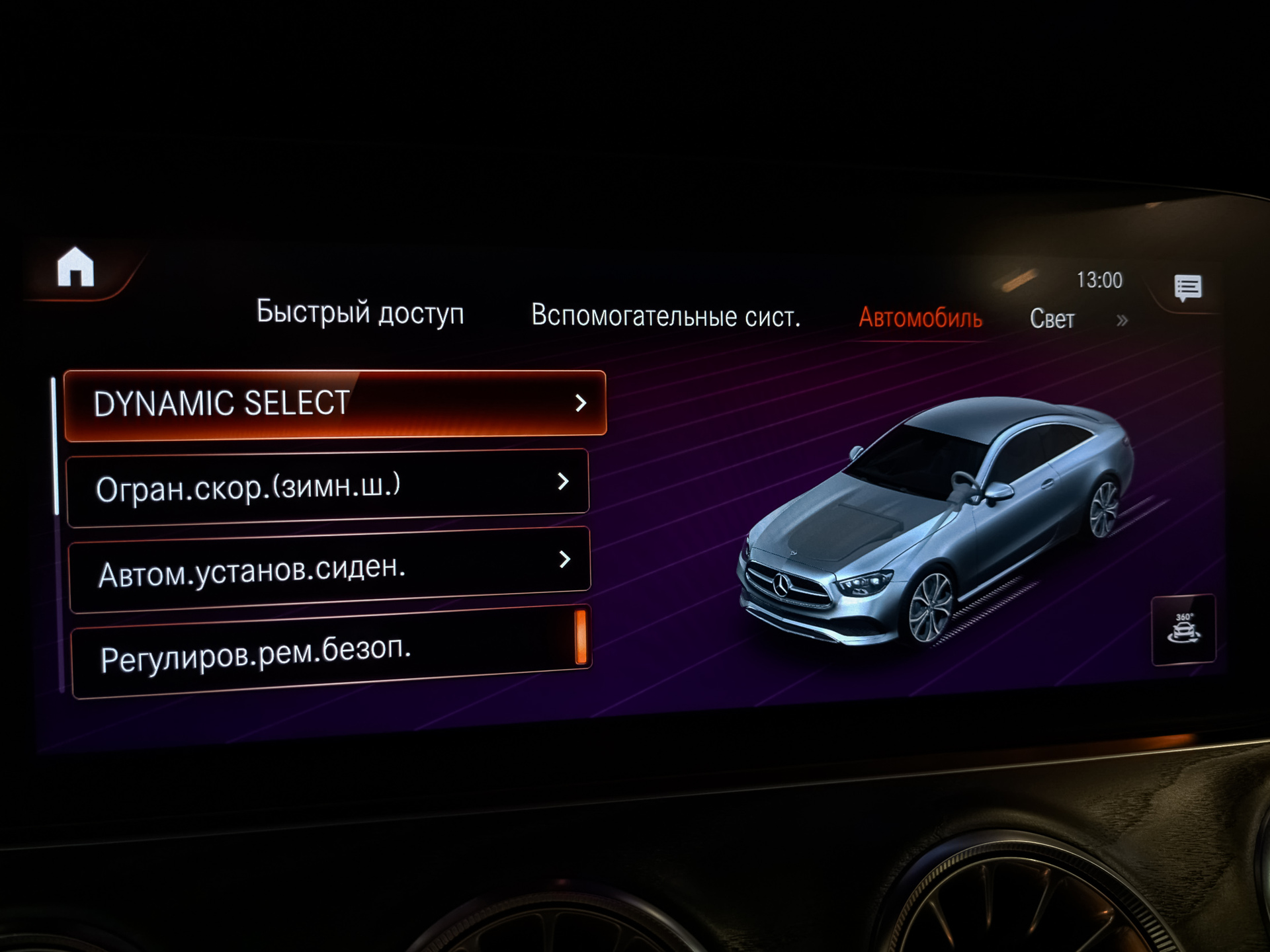Open Огран.скор.(зимн.ш.) speed limit settings
Screen dimensions: 1270x952
[x=328, y=487]
